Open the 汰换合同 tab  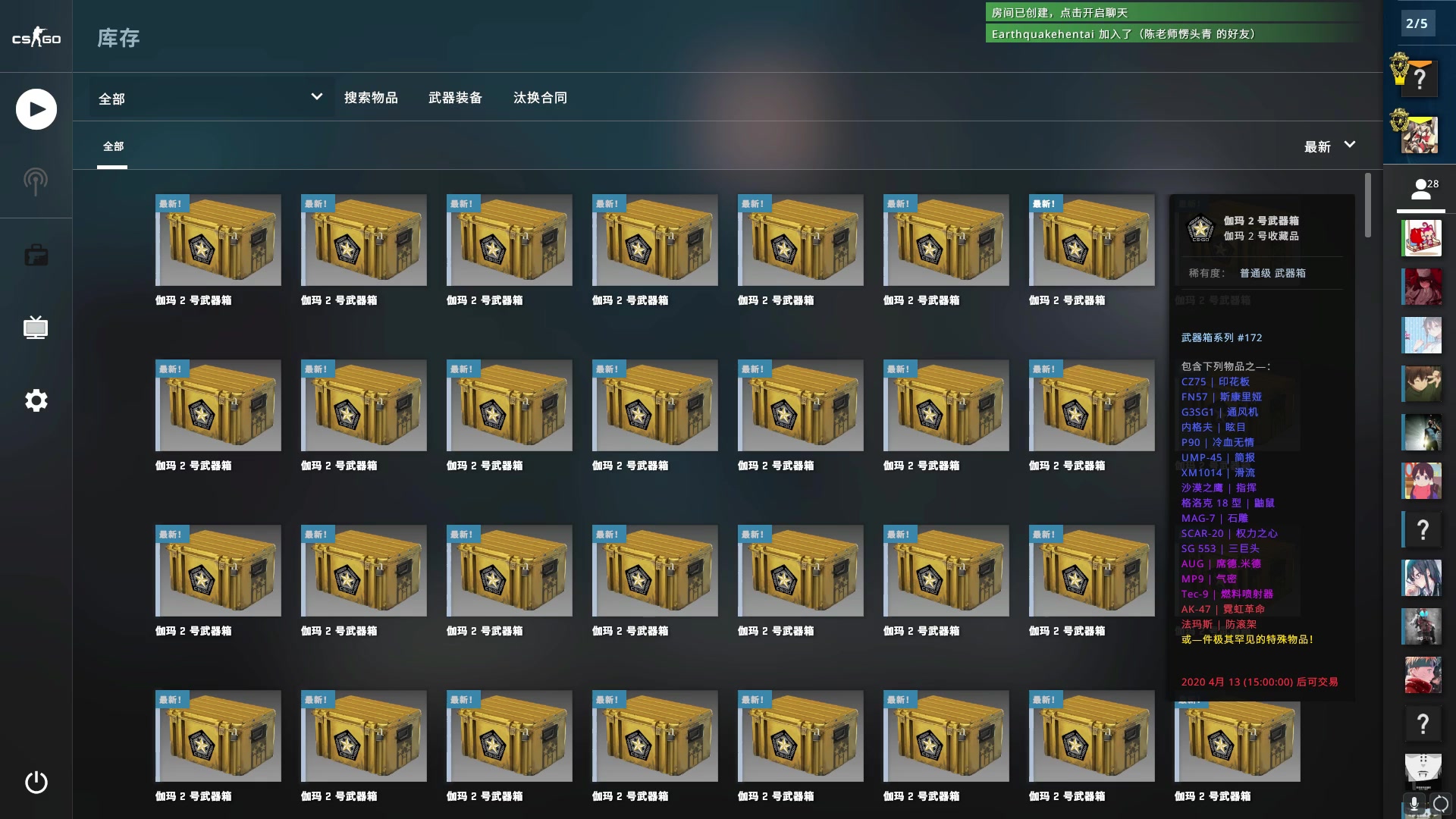[x=540, y=98]
